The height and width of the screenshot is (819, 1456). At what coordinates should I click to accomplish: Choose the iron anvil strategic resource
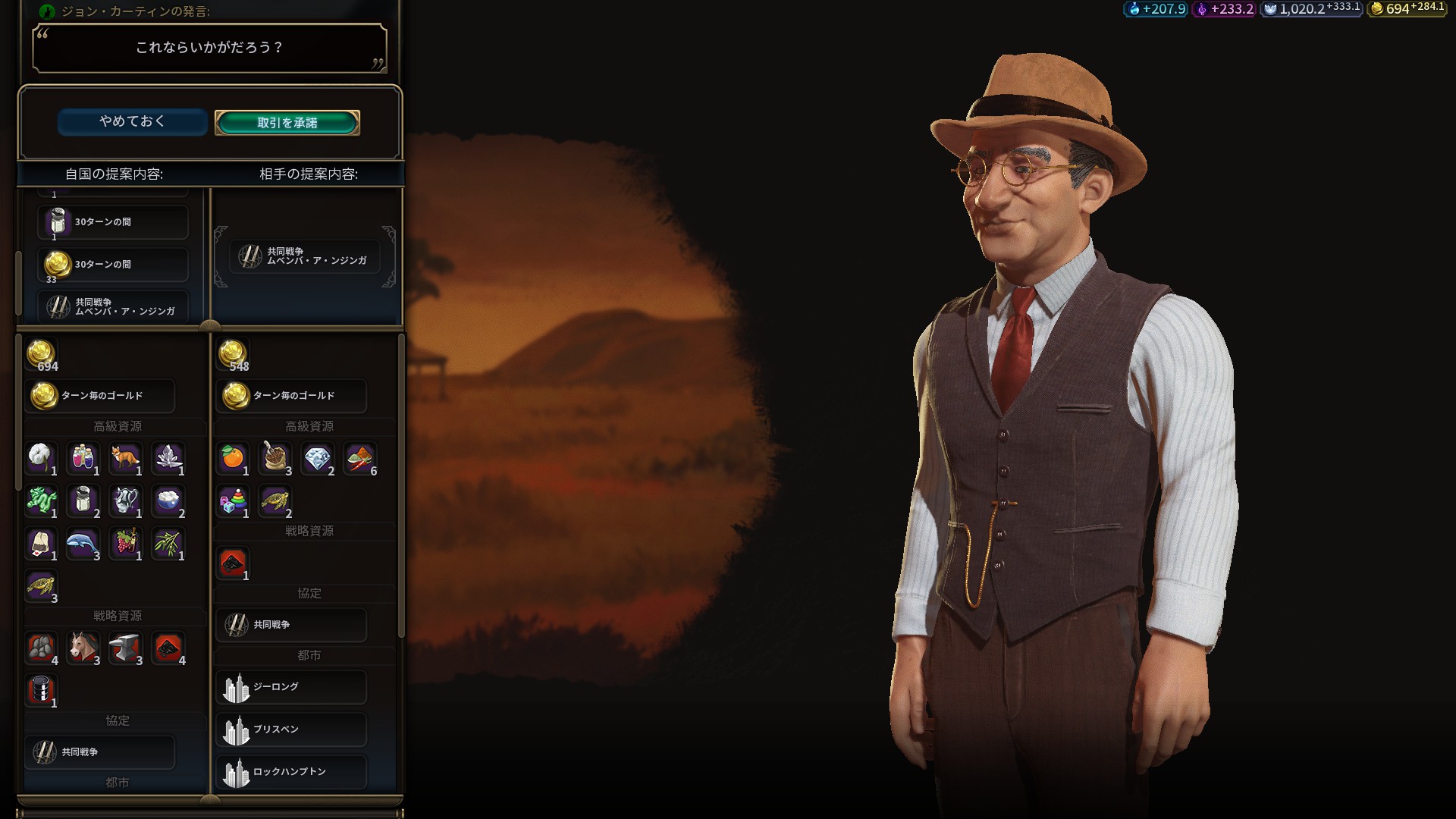[x=126, y=648]
